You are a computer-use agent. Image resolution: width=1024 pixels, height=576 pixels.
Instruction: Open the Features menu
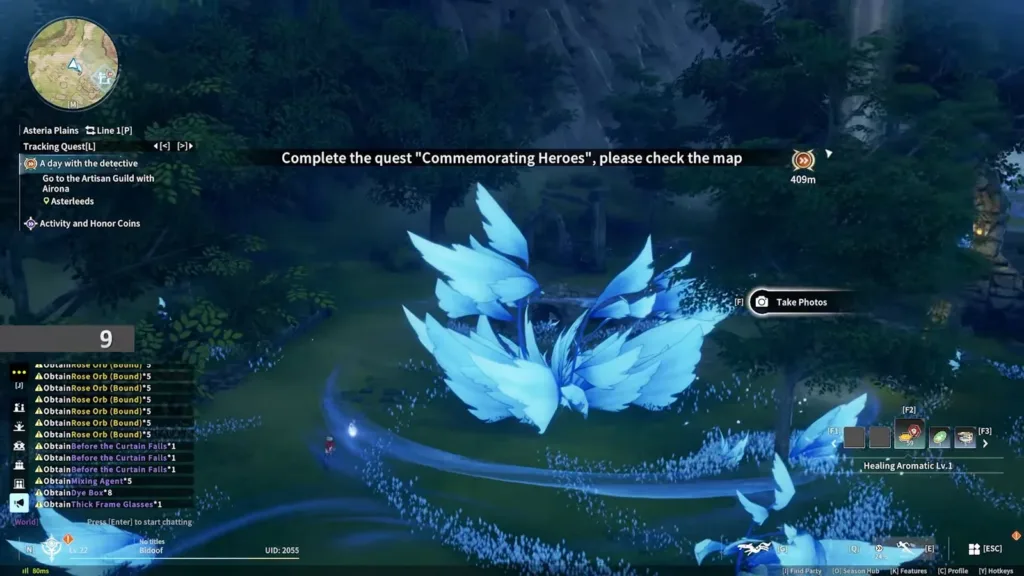coord(908,570)
